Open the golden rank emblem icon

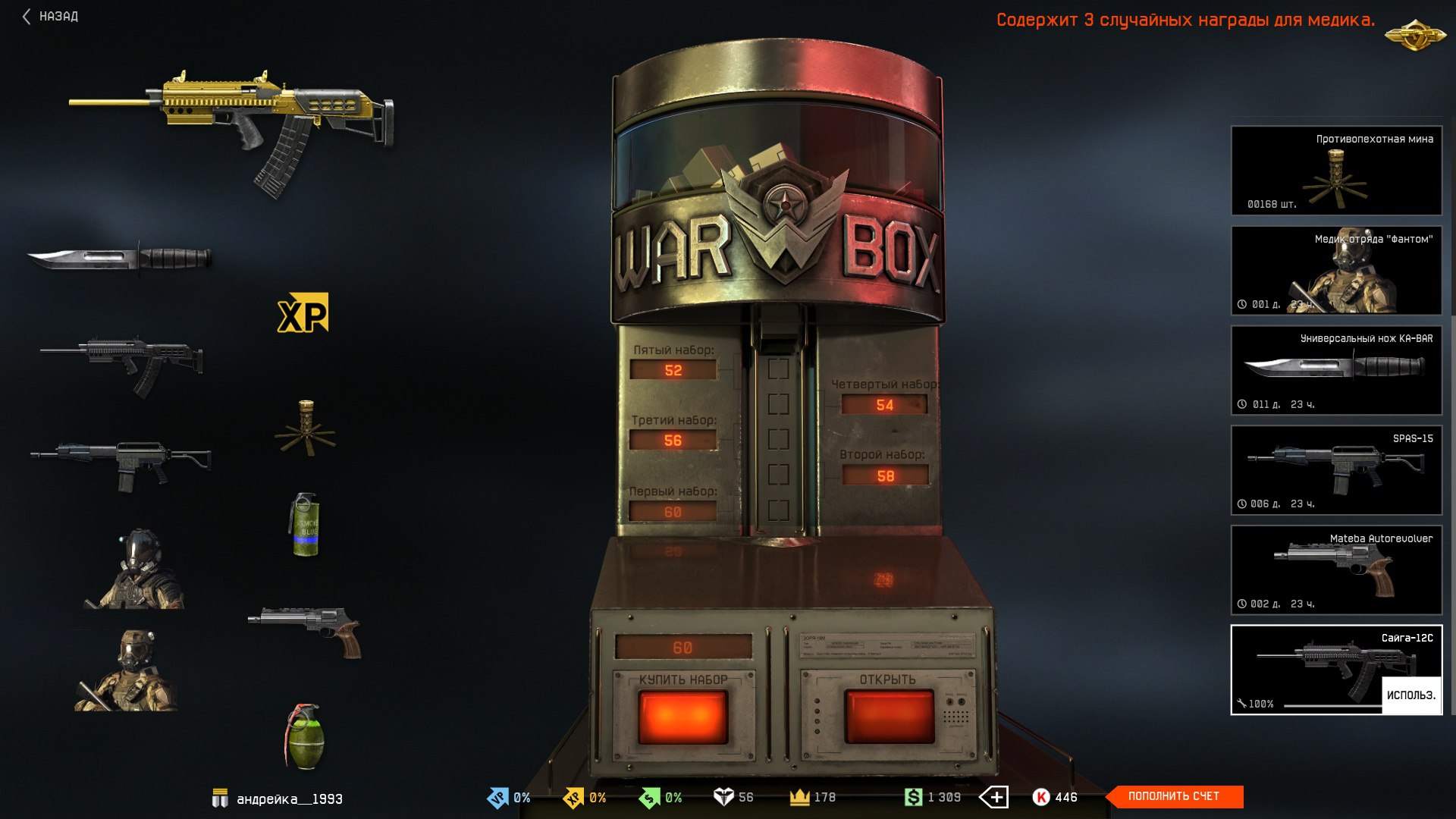pos(1414,33)
